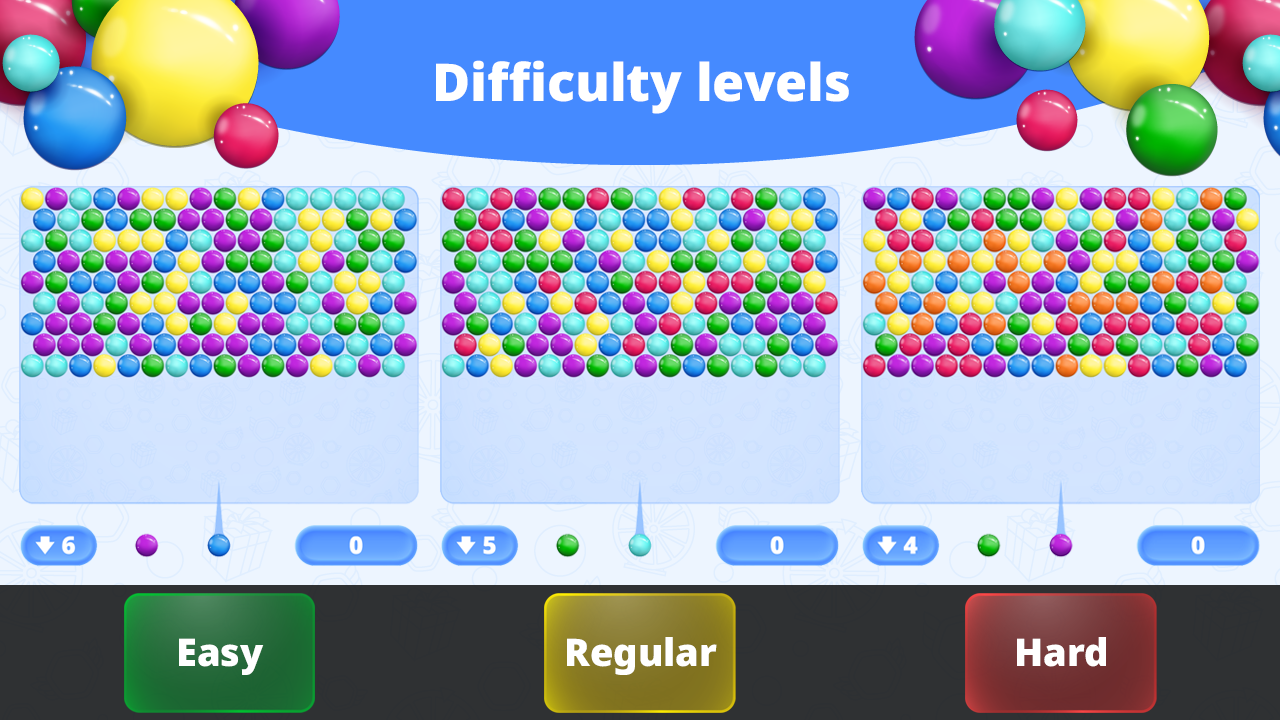Click the down-arrow badge showing 6 on Easy
The image size is (1280, 720).
point(58,545)
